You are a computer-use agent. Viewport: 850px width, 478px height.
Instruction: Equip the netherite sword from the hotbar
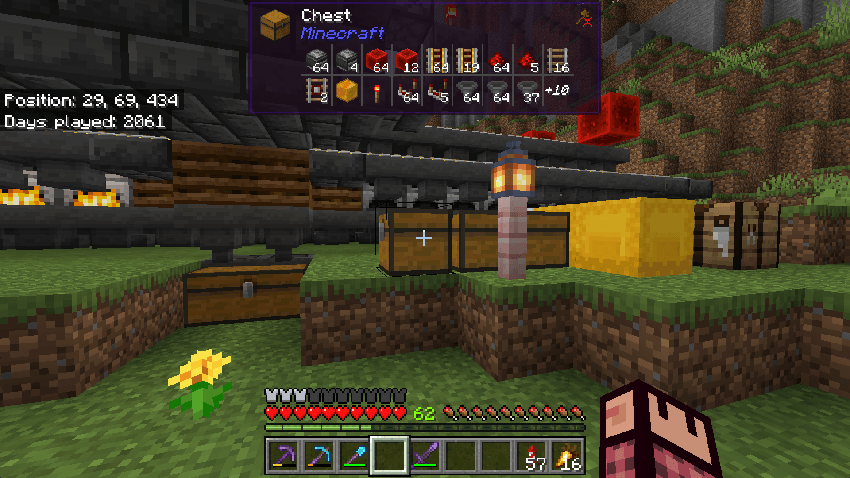pyautogui.click(x=426, y=456)
